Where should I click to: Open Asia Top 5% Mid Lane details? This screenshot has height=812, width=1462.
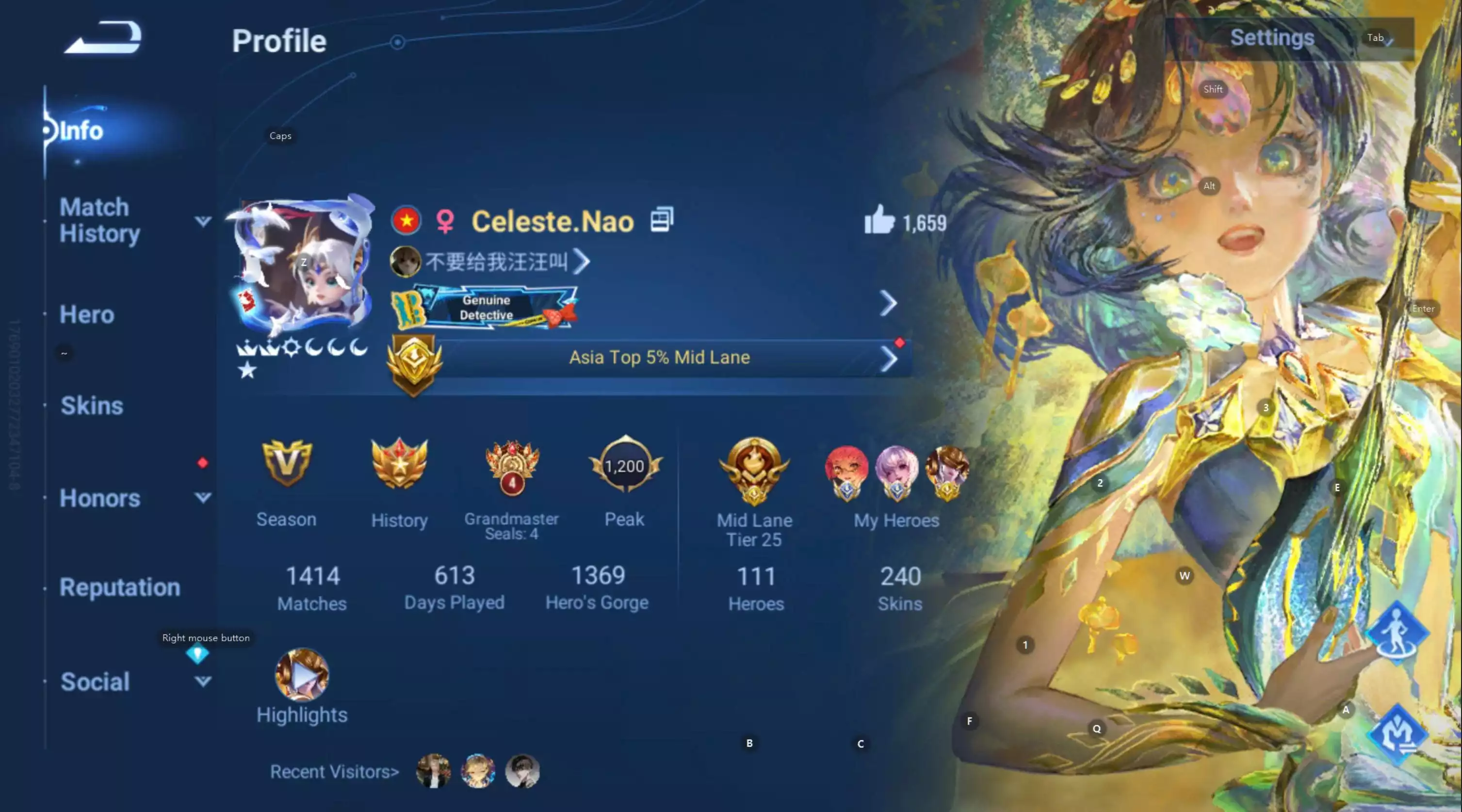(x=658, y=357)
